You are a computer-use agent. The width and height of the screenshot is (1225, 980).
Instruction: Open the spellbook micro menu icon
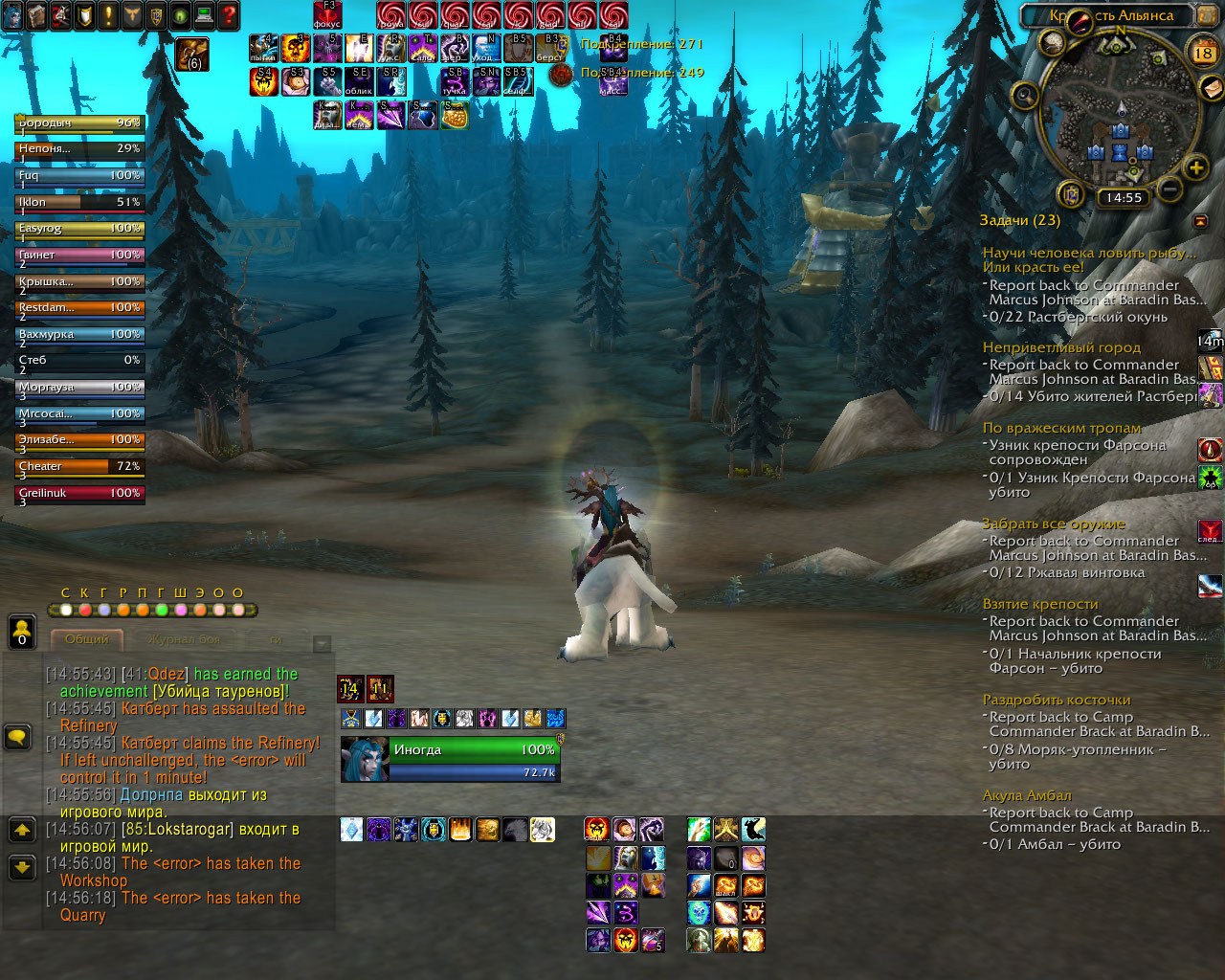pyautogui.click(x=36, y=15)
